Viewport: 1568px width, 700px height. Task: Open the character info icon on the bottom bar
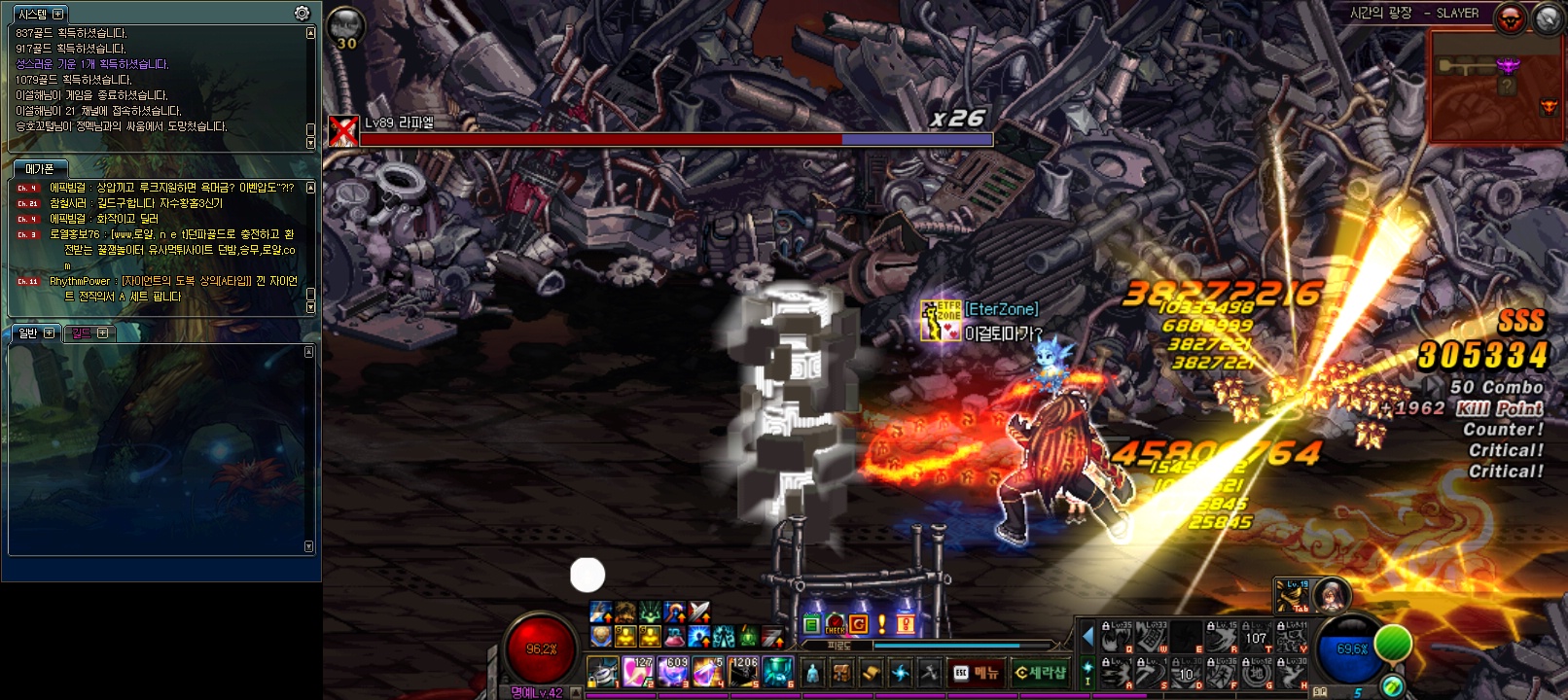814,674
